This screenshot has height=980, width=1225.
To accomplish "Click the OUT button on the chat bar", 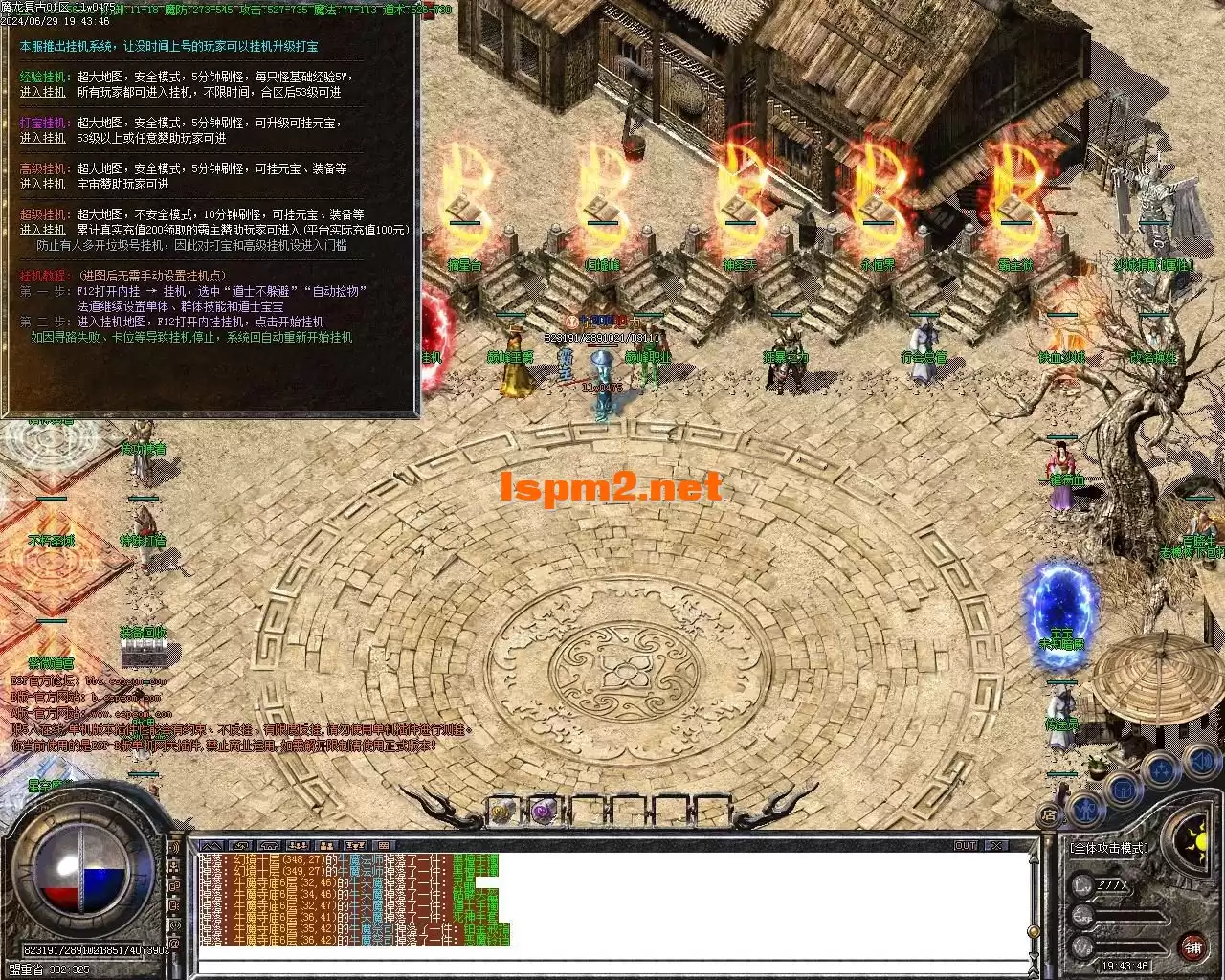I will coord(965,846).
